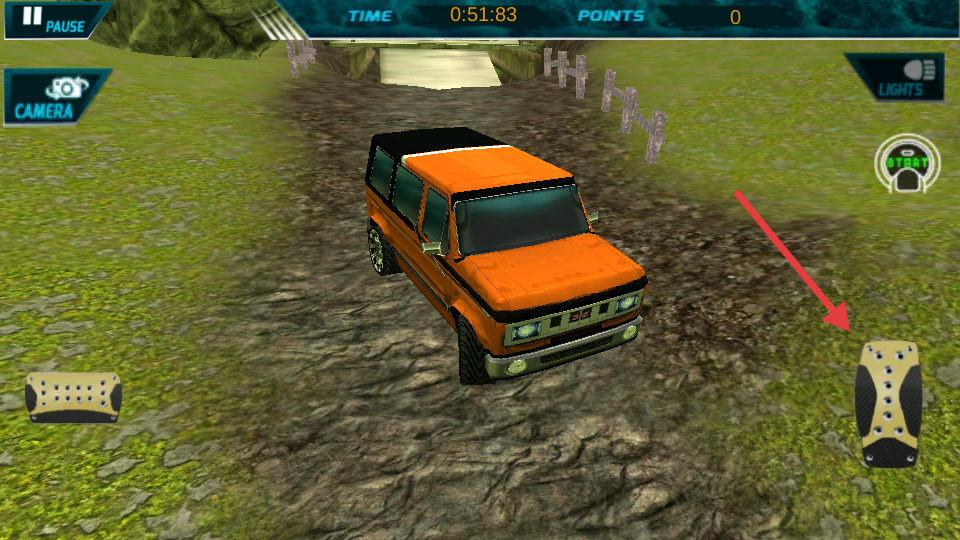Step on the gas pedal
This screenshot has width=960, height=540.
coord(888,402)
